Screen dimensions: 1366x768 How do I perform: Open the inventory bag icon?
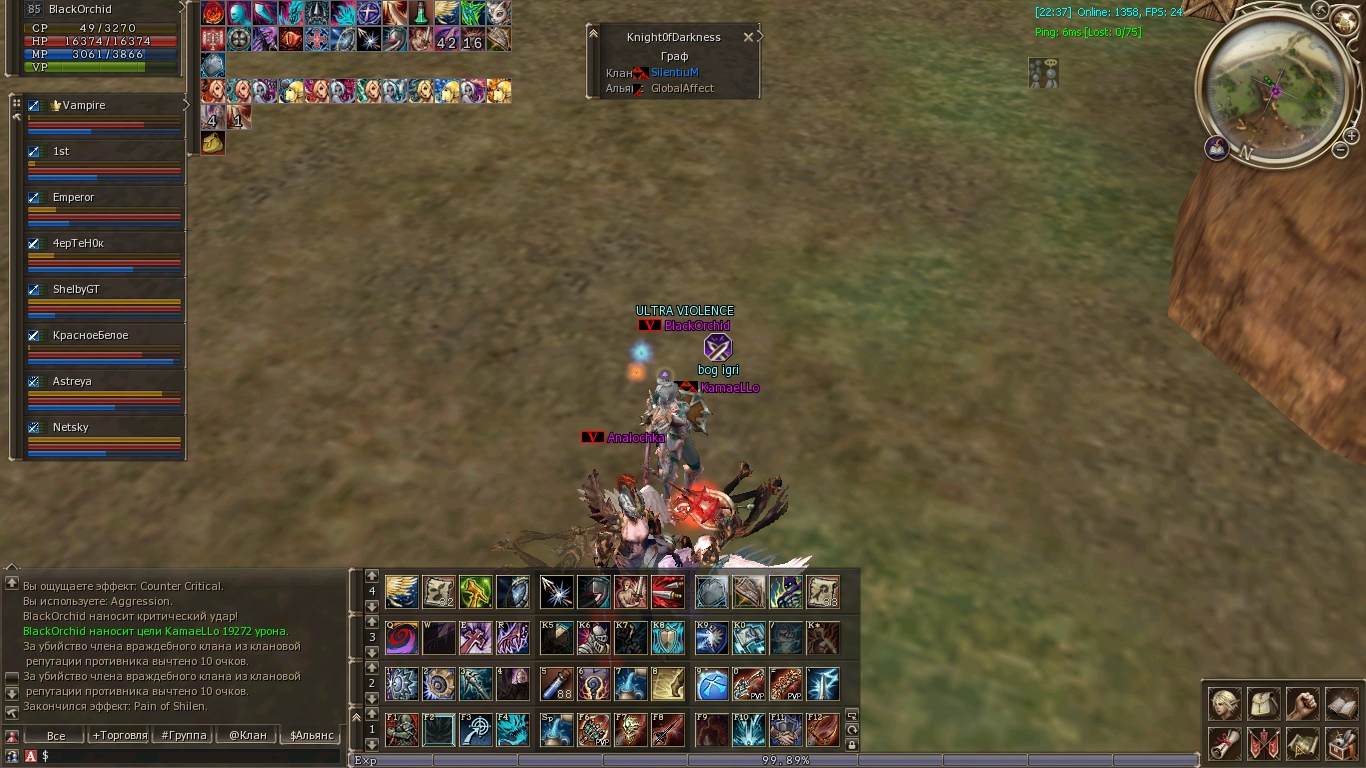[1263, 704]
